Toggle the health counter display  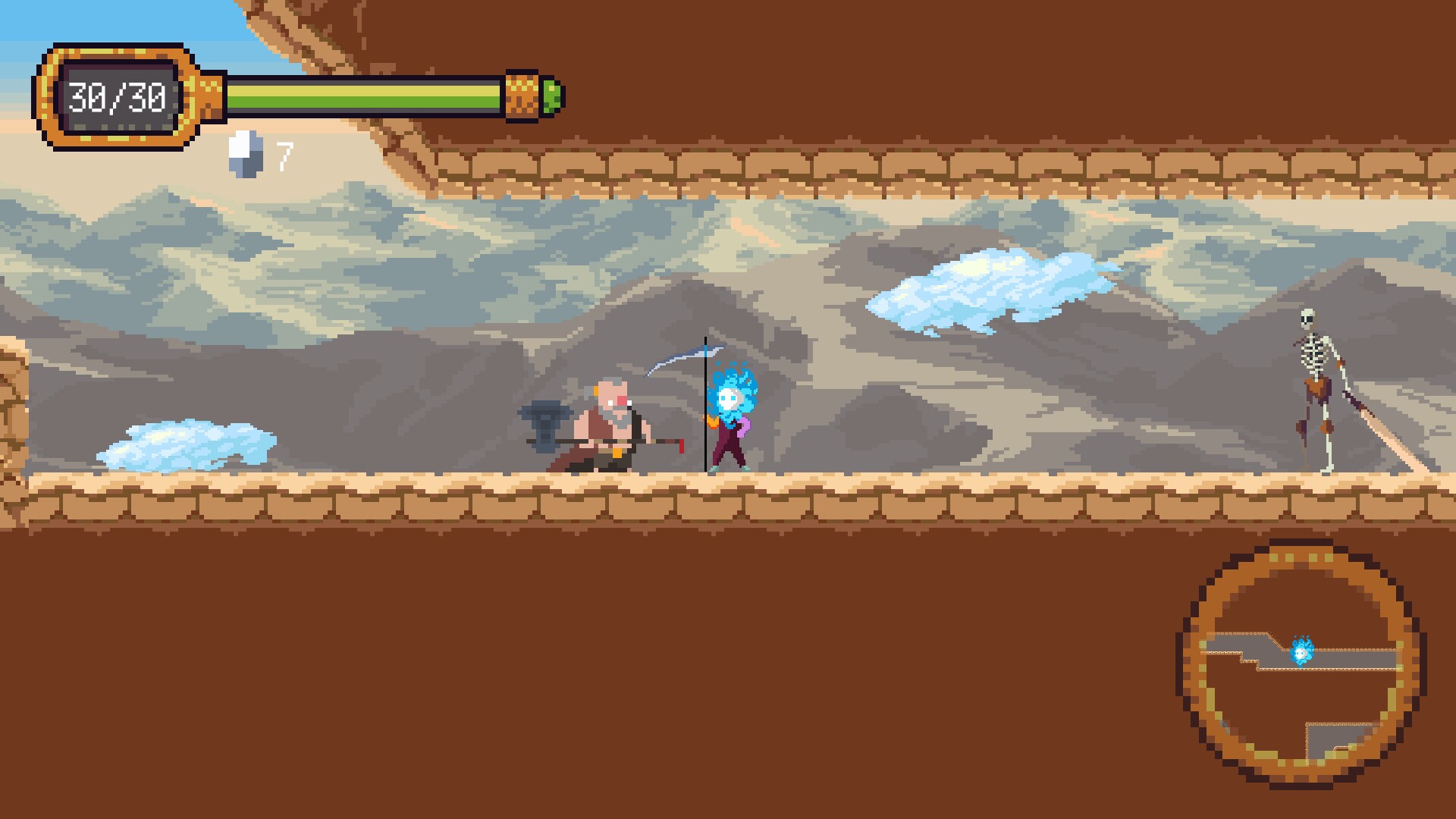(x=118, y=97)
